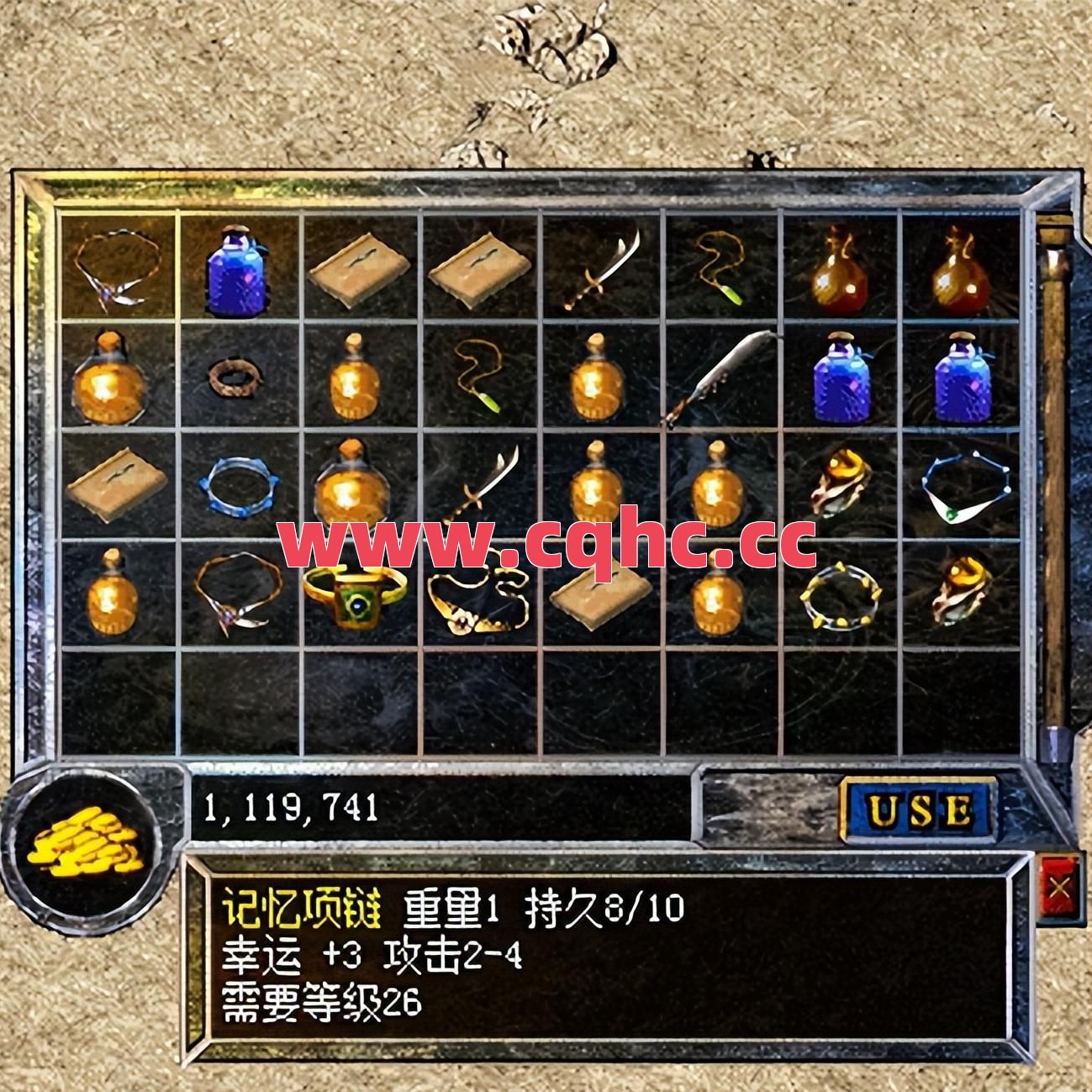Select the green gem ring in the fourth row
The height and width of the screenshot is (1092, 1092).
tap(353, 597)
